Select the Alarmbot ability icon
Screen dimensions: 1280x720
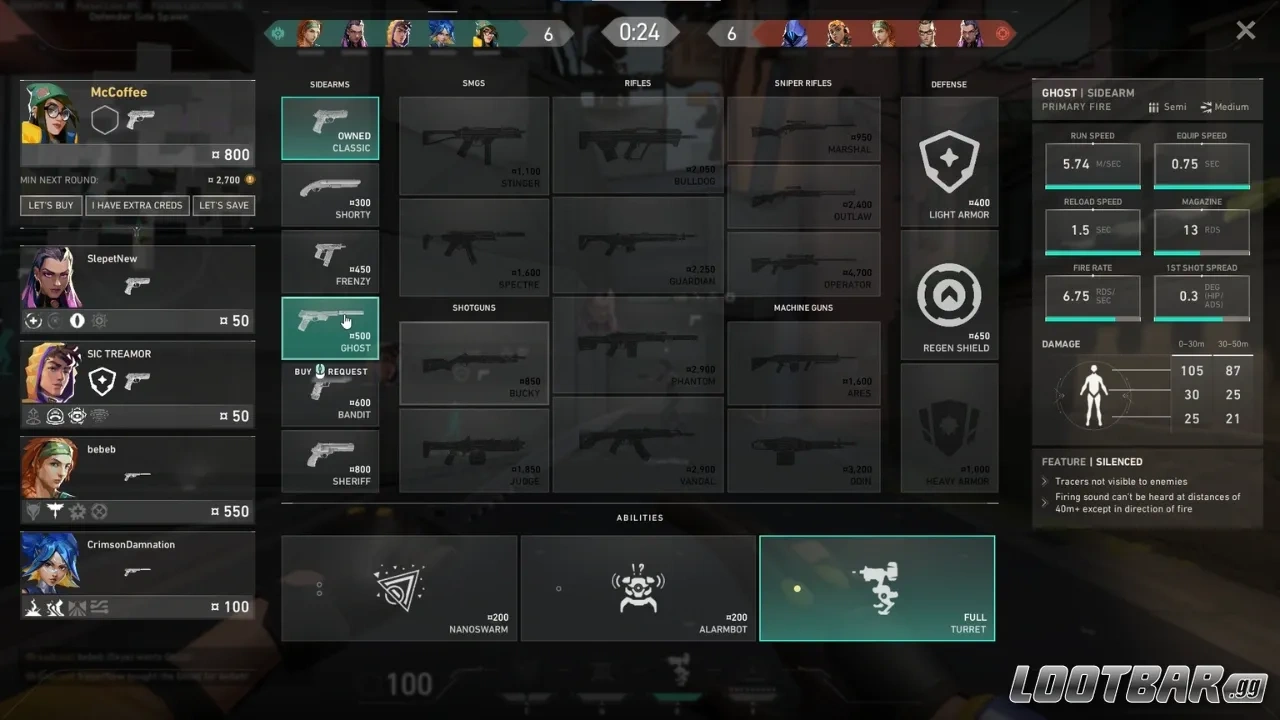638,588
